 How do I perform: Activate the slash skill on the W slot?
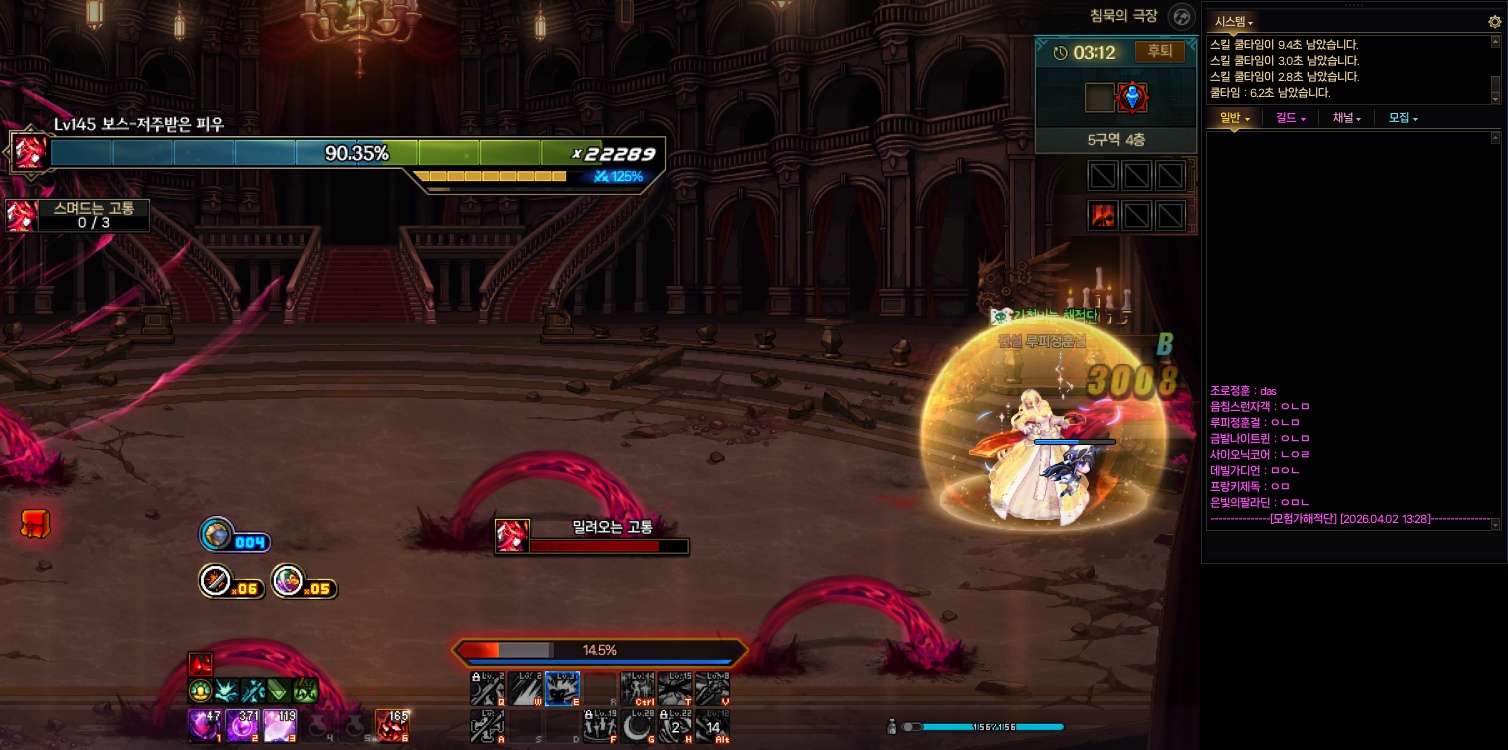click(x=525, y=689)
